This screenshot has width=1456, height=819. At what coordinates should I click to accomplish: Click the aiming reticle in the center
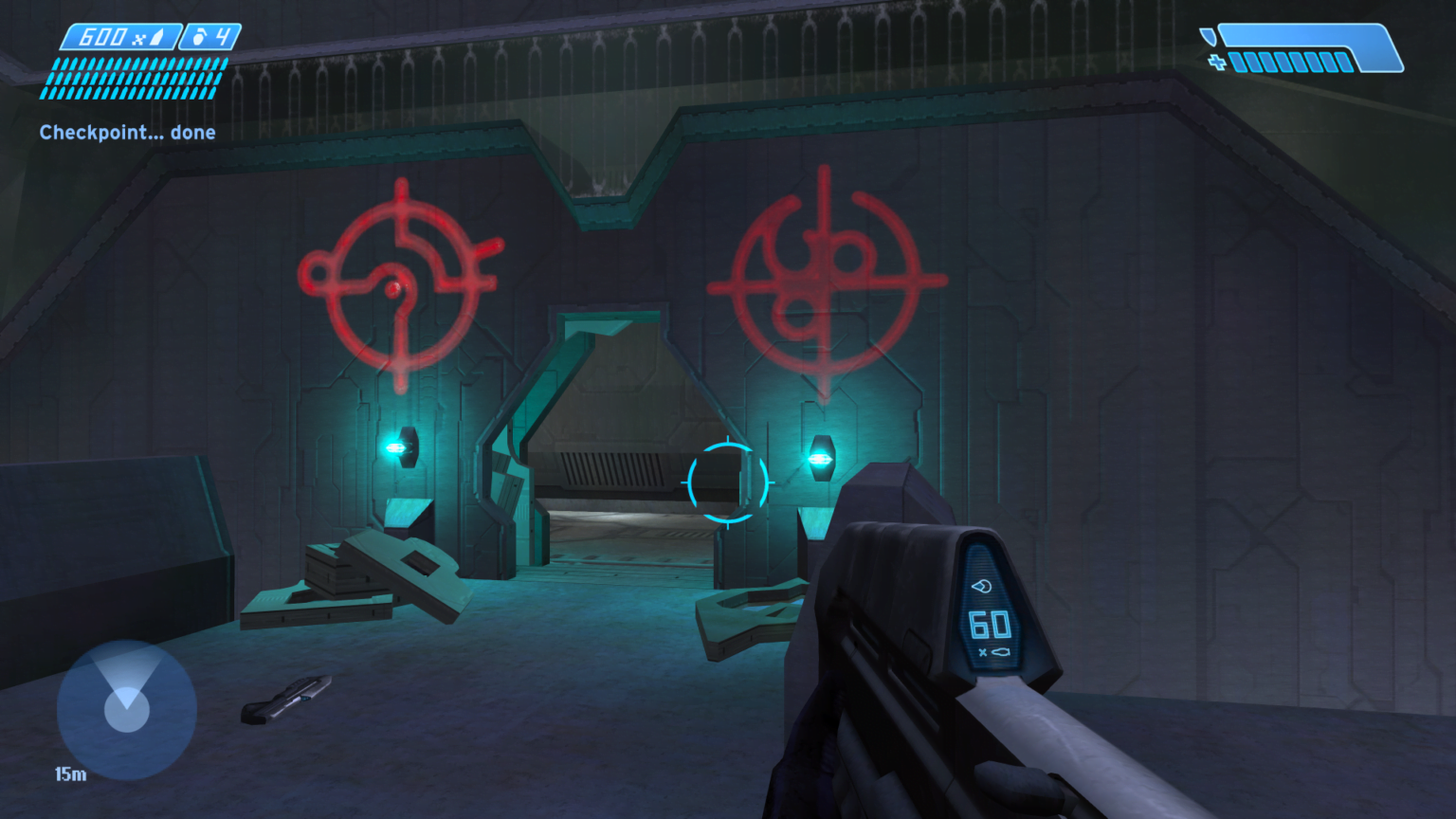pos(728,482)
